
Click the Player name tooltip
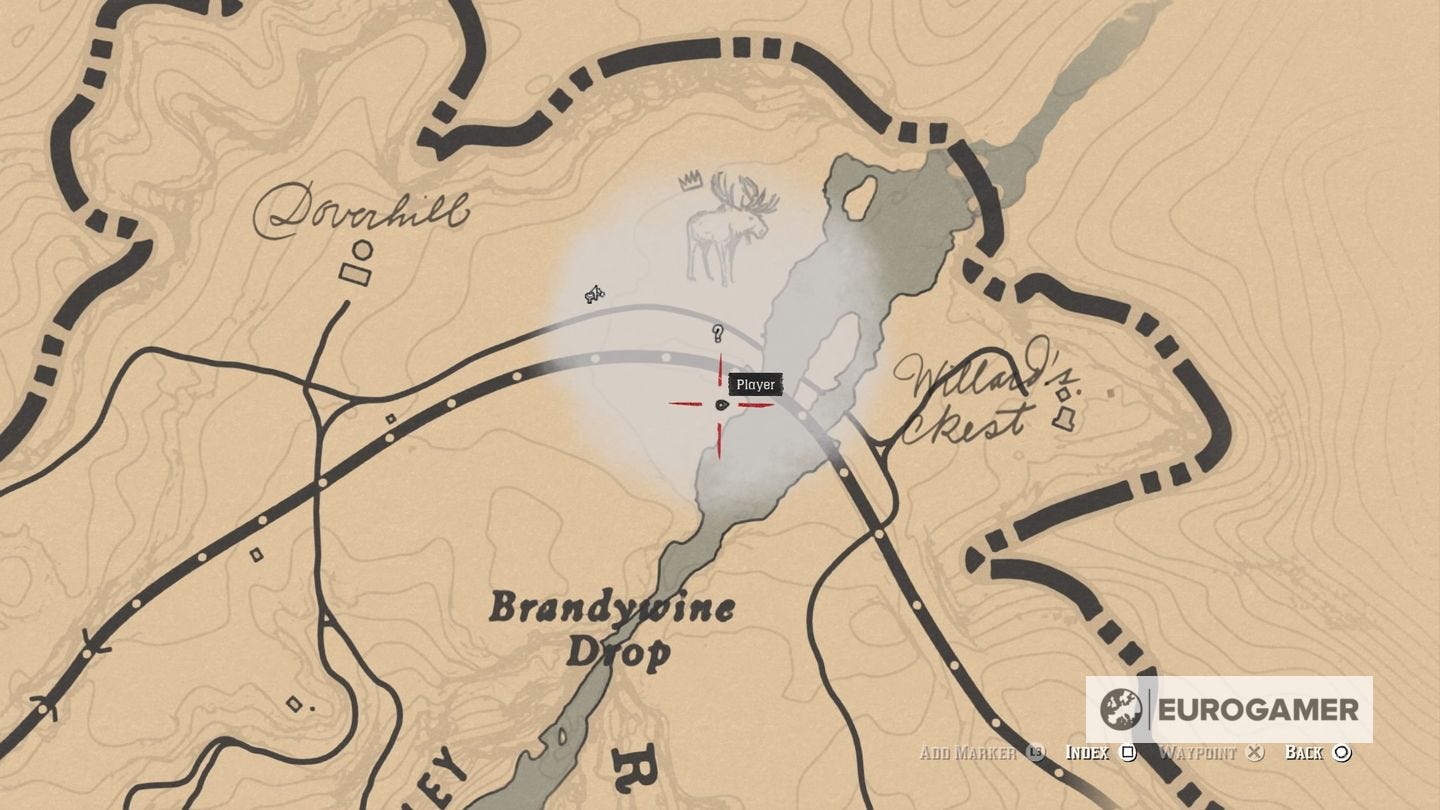click(x=755, y=384)
